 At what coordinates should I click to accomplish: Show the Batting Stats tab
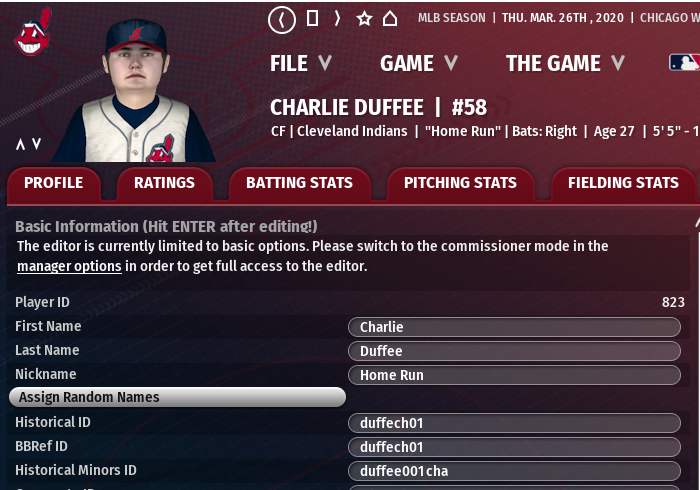tap(299, 183)
